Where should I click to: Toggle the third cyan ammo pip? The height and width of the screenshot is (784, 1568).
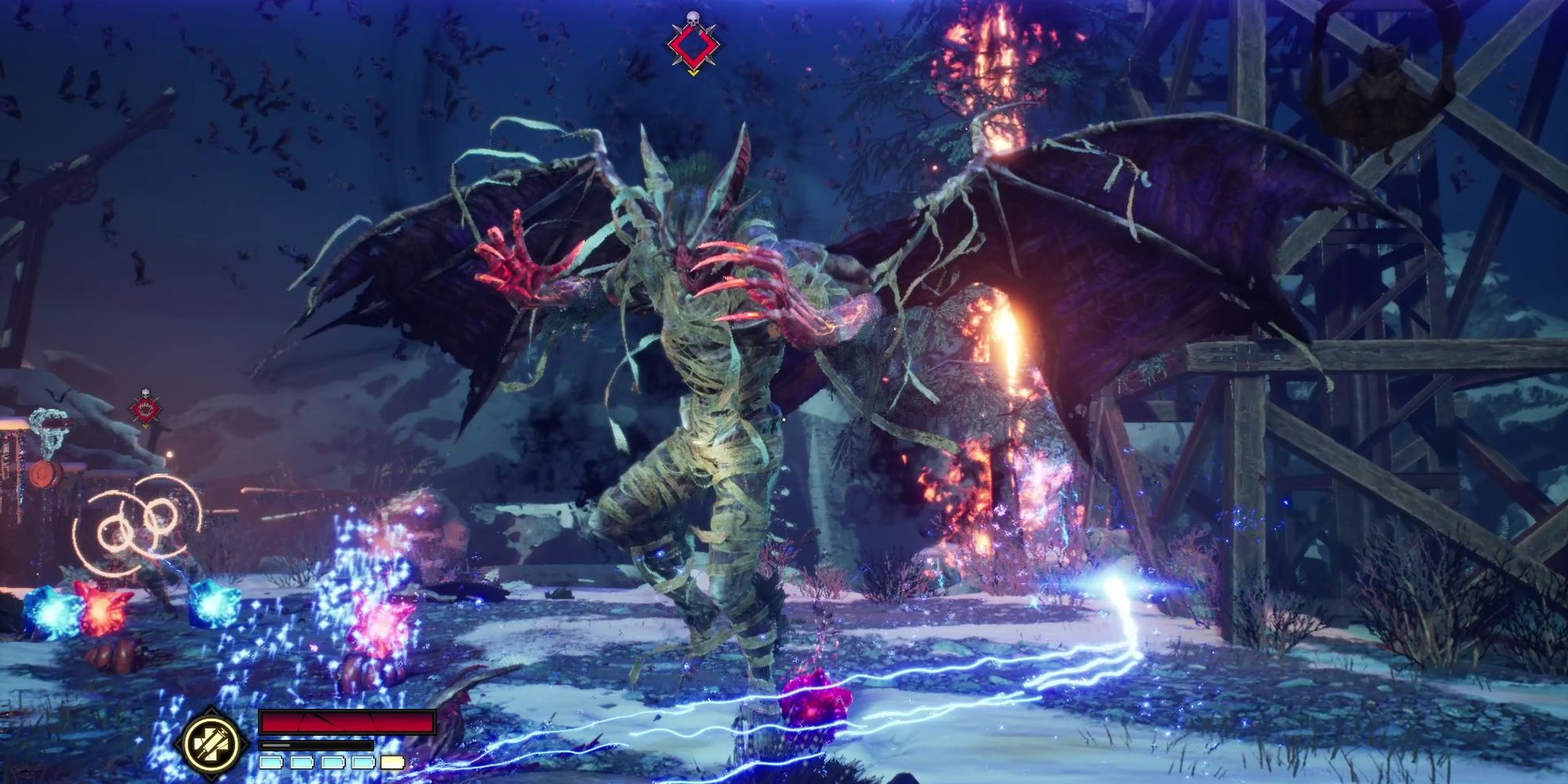tap(333, 763)
